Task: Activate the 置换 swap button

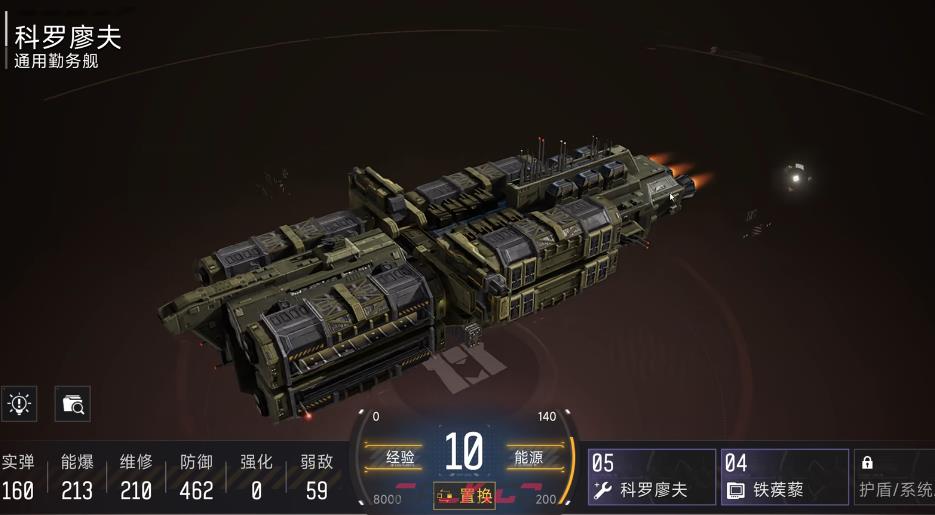Action: click(464, 496)
